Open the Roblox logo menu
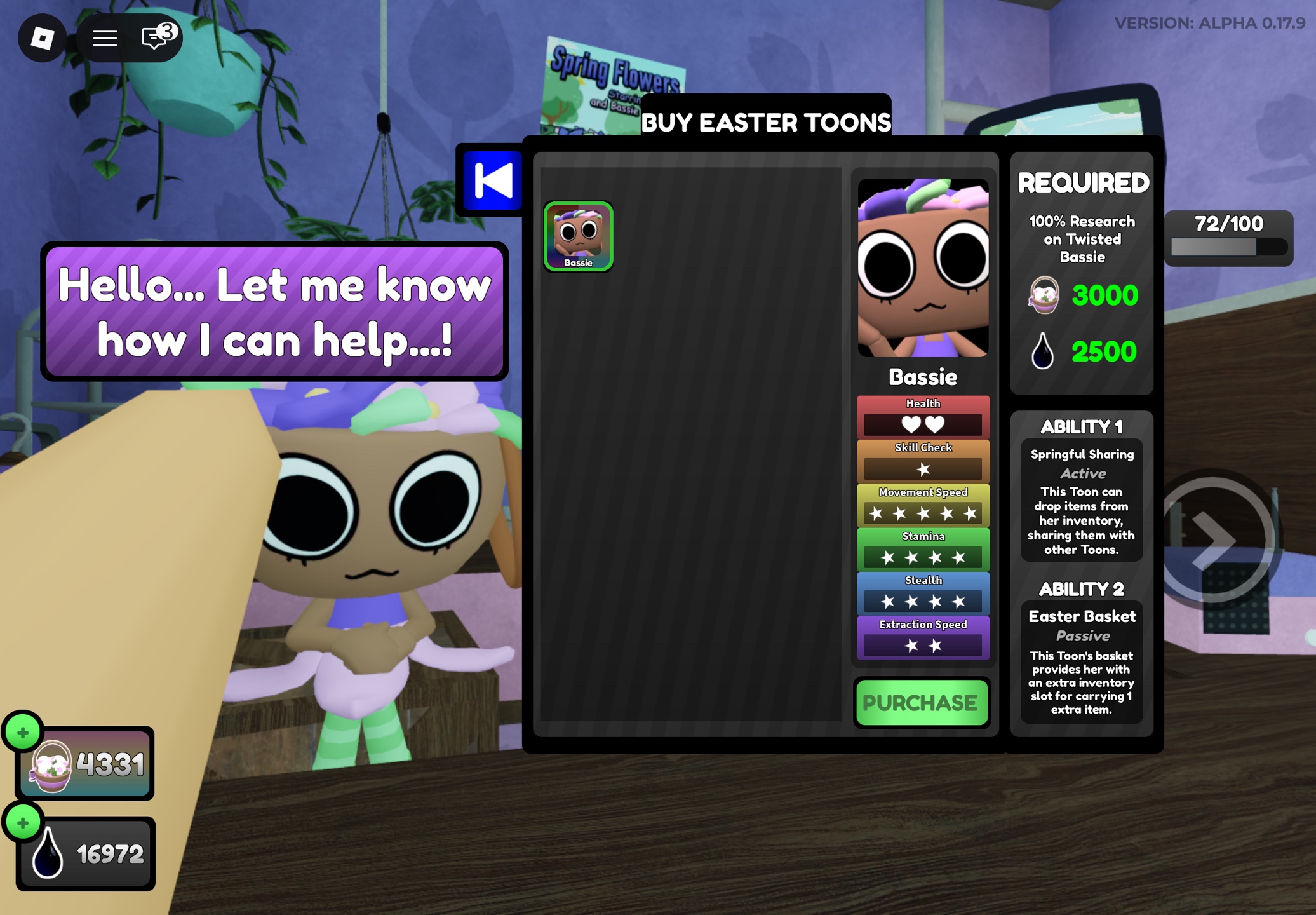This screenshot has height=915, width=1316. click(43, 38)
